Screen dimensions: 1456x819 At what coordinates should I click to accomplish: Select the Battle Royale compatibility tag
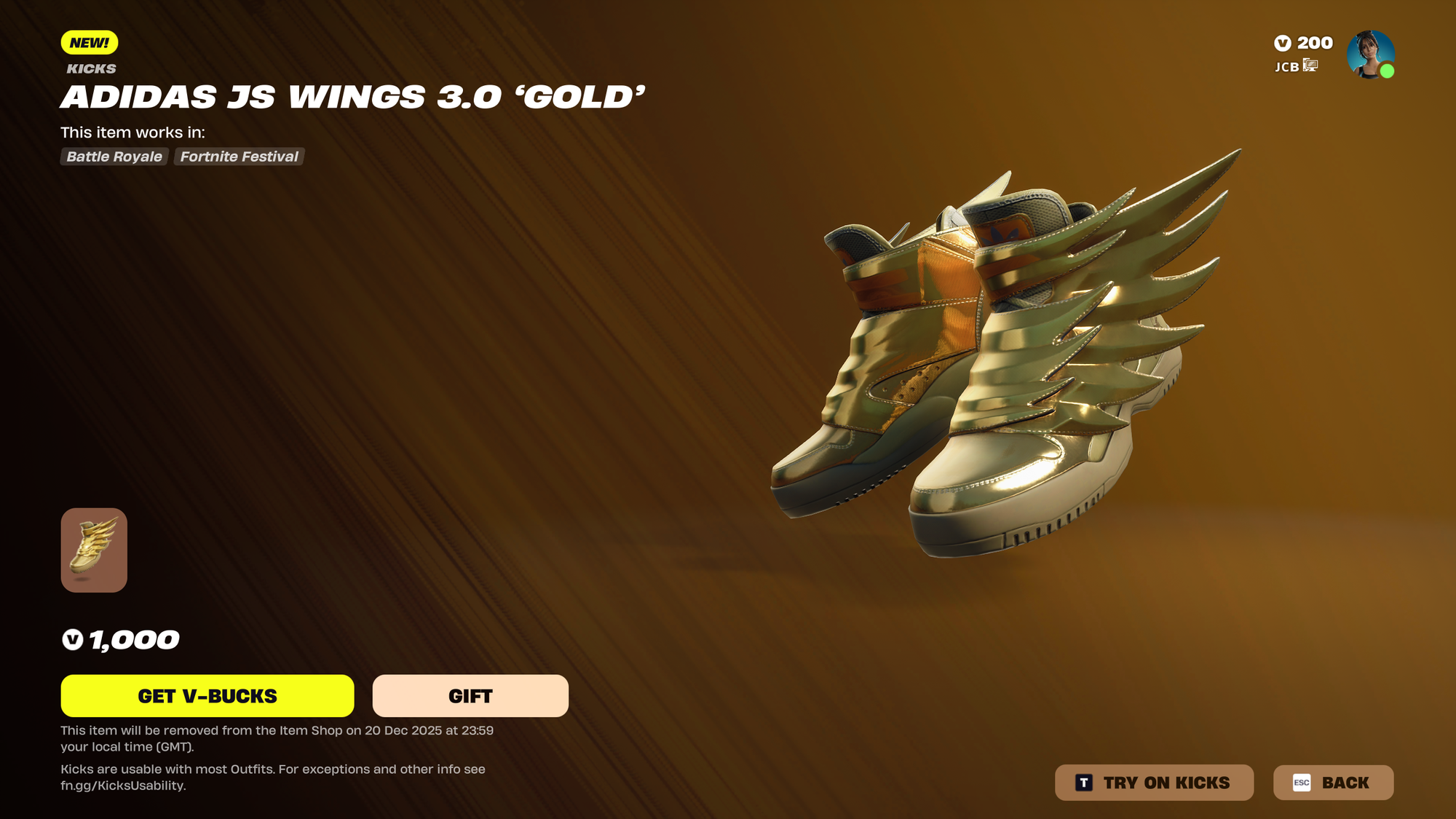114,157
